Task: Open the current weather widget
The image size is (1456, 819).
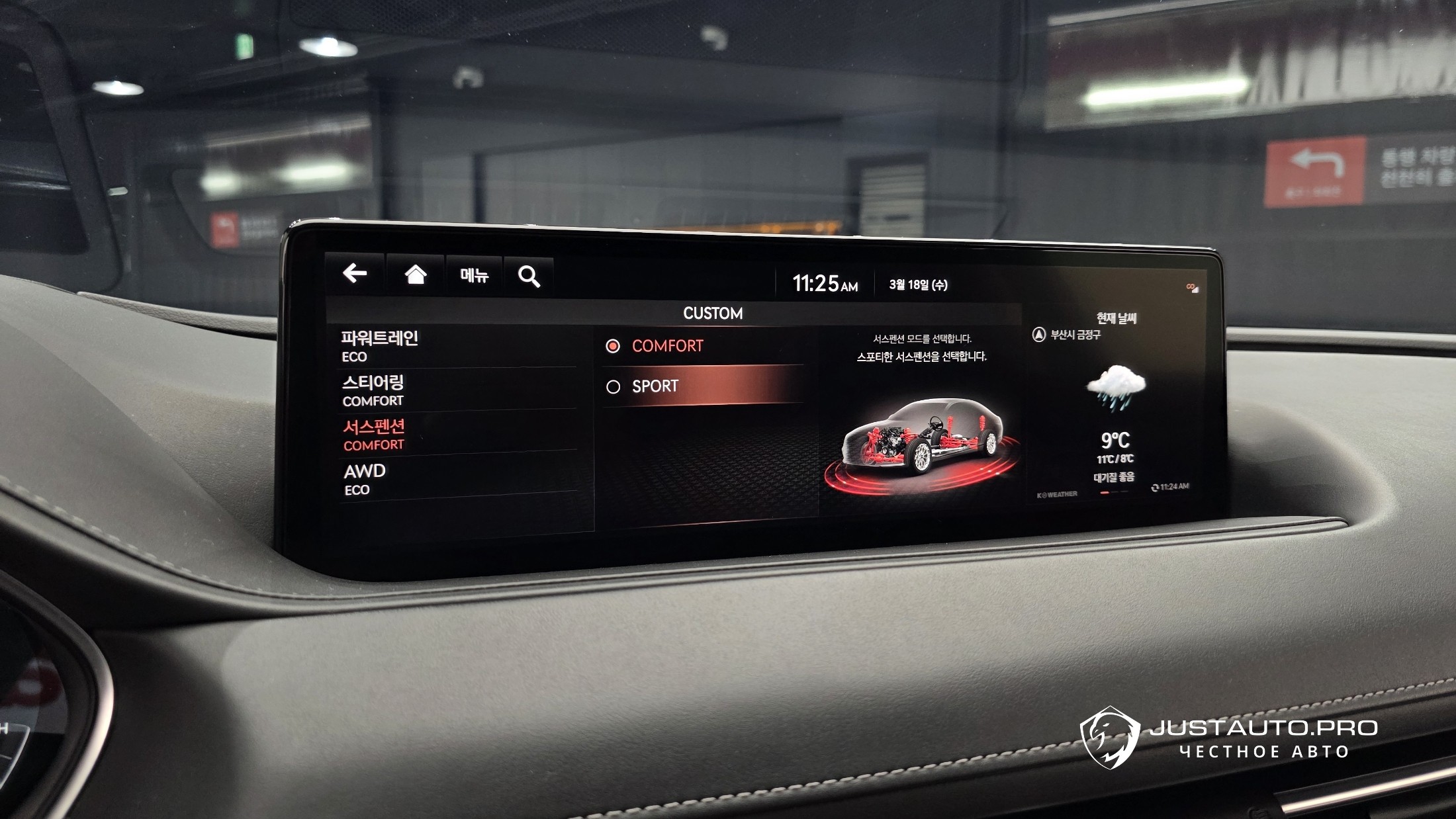Action: click(1116, 404)
